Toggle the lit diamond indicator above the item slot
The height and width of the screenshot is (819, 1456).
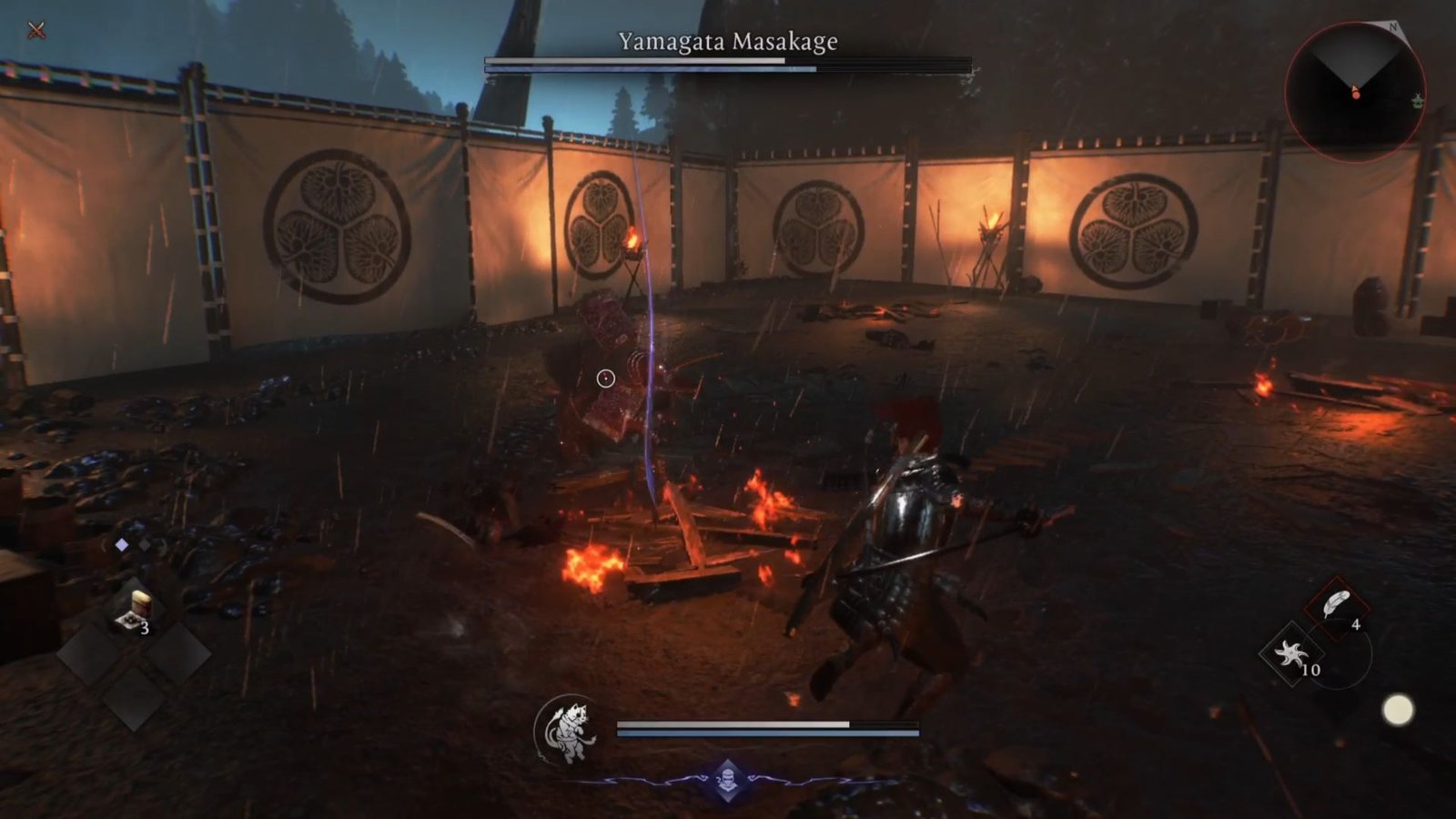pos(121,543)
